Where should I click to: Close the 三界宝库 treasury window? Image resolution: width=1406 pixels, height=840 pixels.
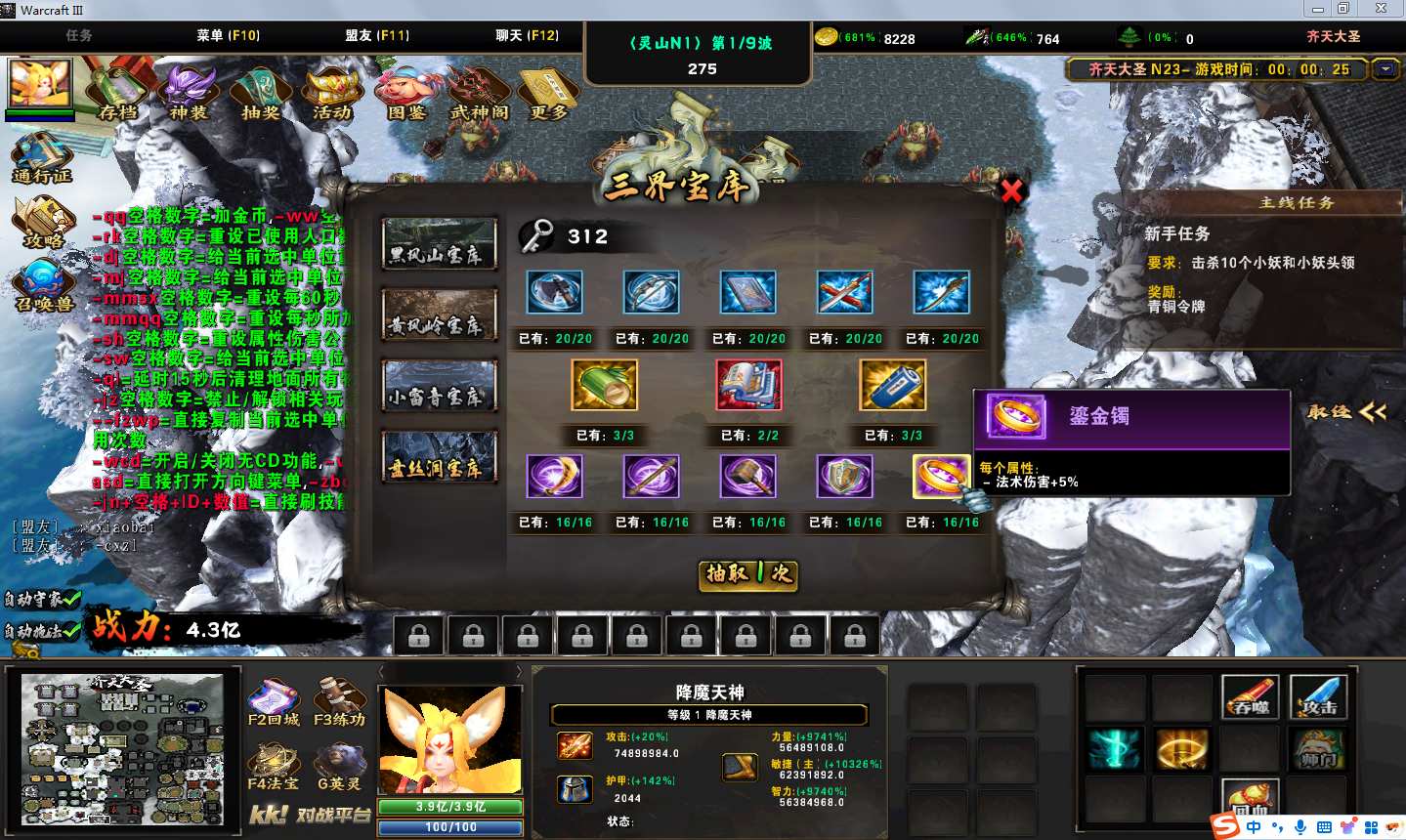pyautogui.click(x=1011, y=191)
